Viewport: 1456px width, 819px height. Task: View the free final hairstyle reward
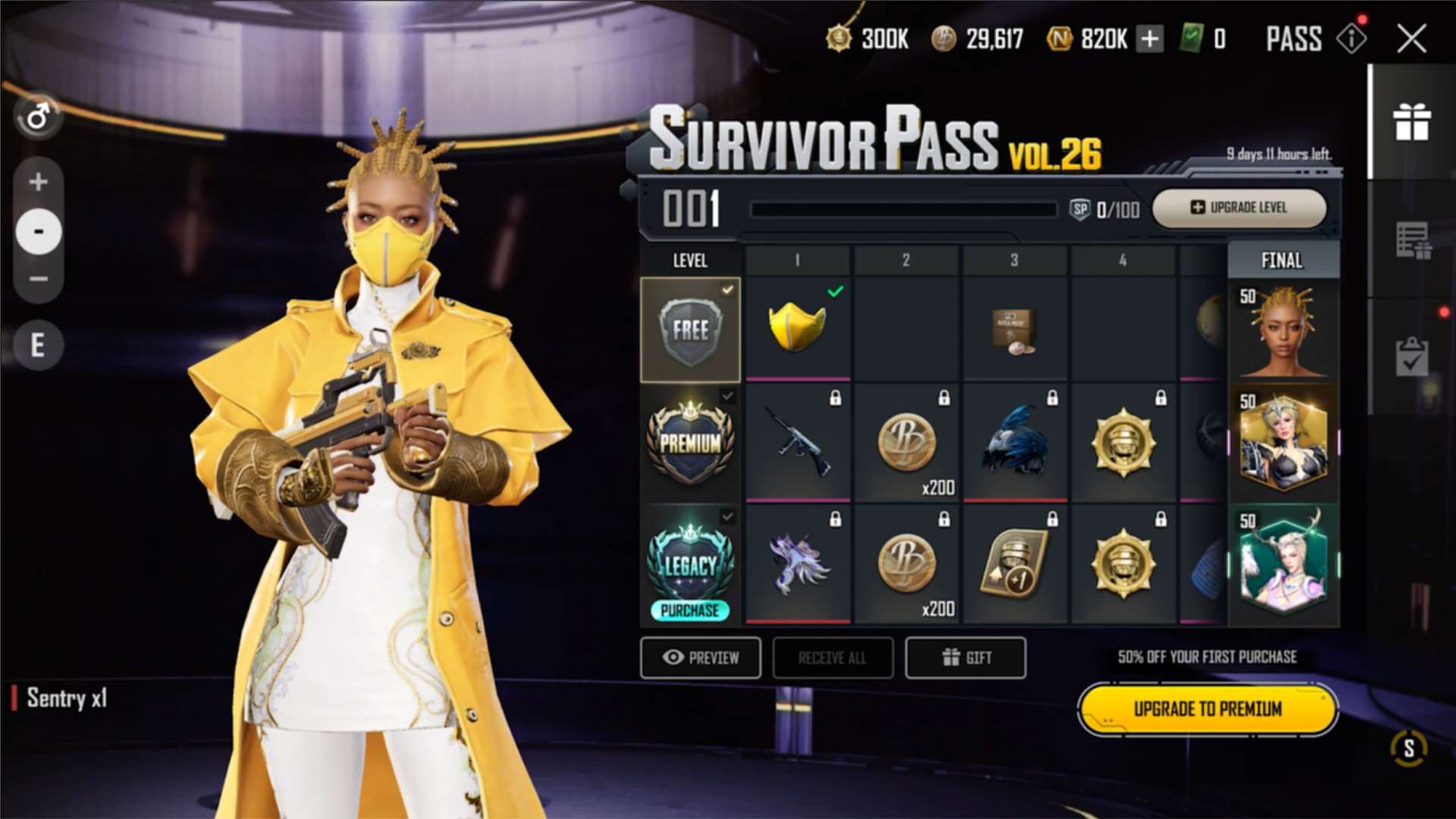1283,331
